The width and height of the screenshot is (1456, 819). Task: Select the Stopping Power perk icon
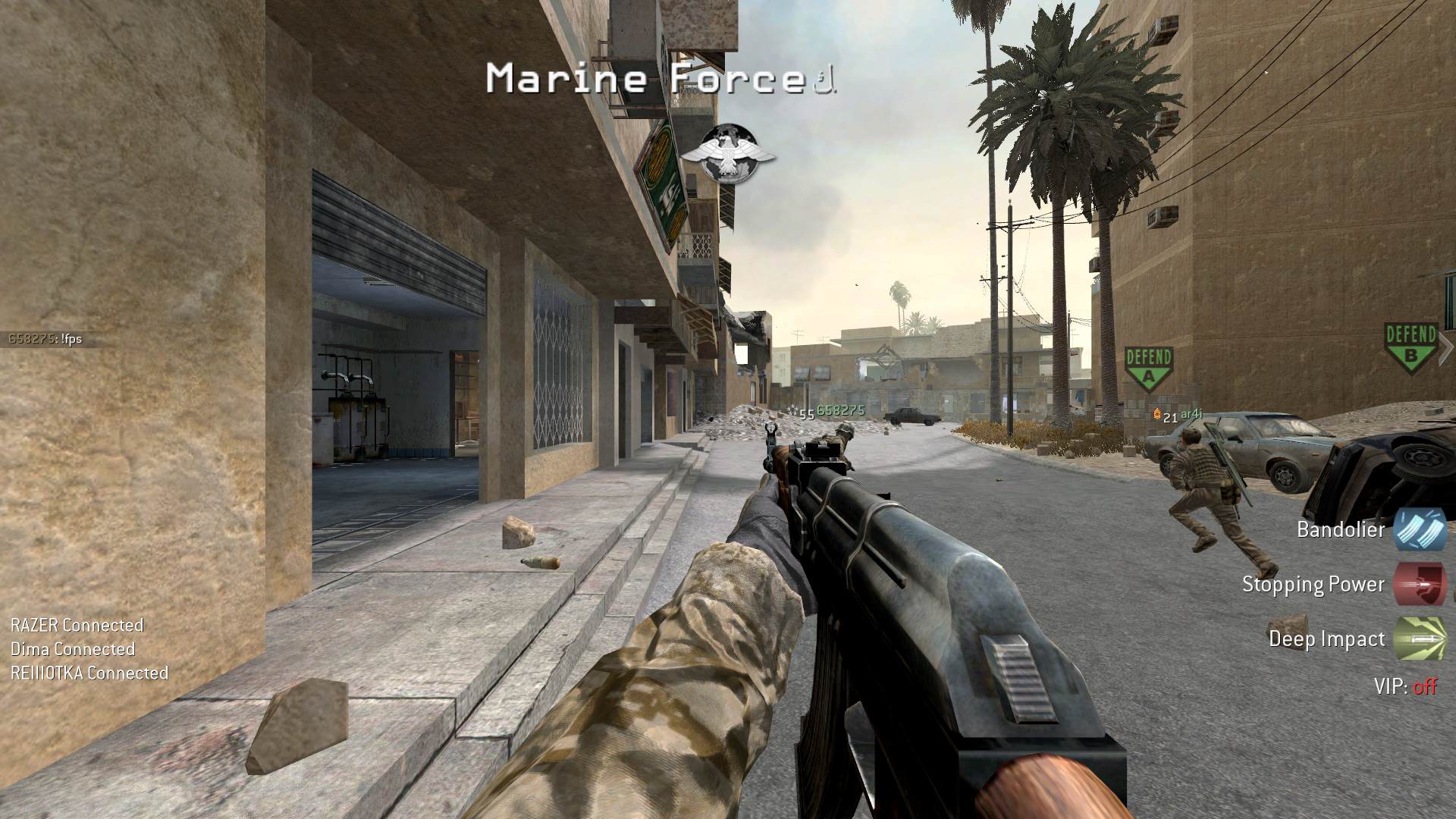pyautogui.click(x=1420, y=584)
